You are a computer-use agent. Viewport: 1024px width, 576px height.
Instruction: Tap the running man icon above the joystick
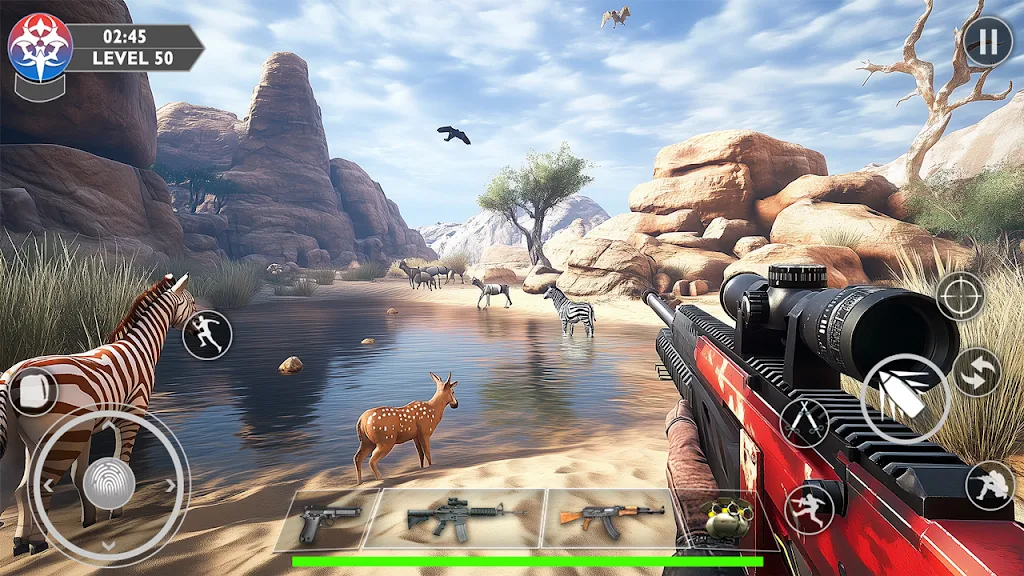207,335
